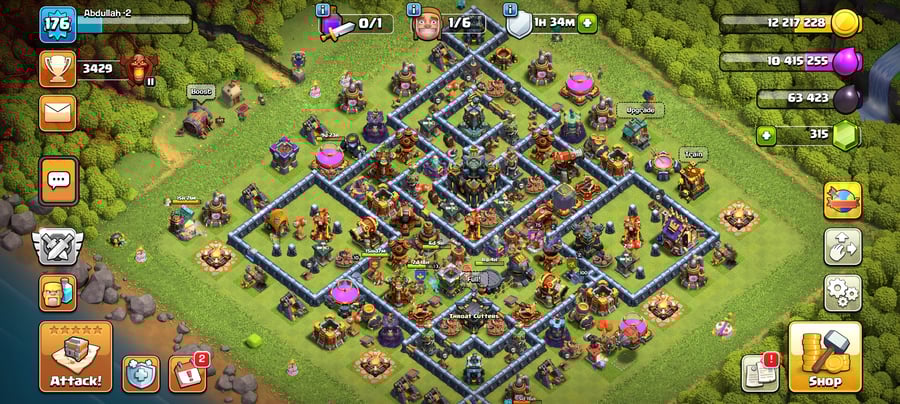Open the mail inbox envelope
The width and height of the screenshot is (900, 404).
tap(58, 112)
